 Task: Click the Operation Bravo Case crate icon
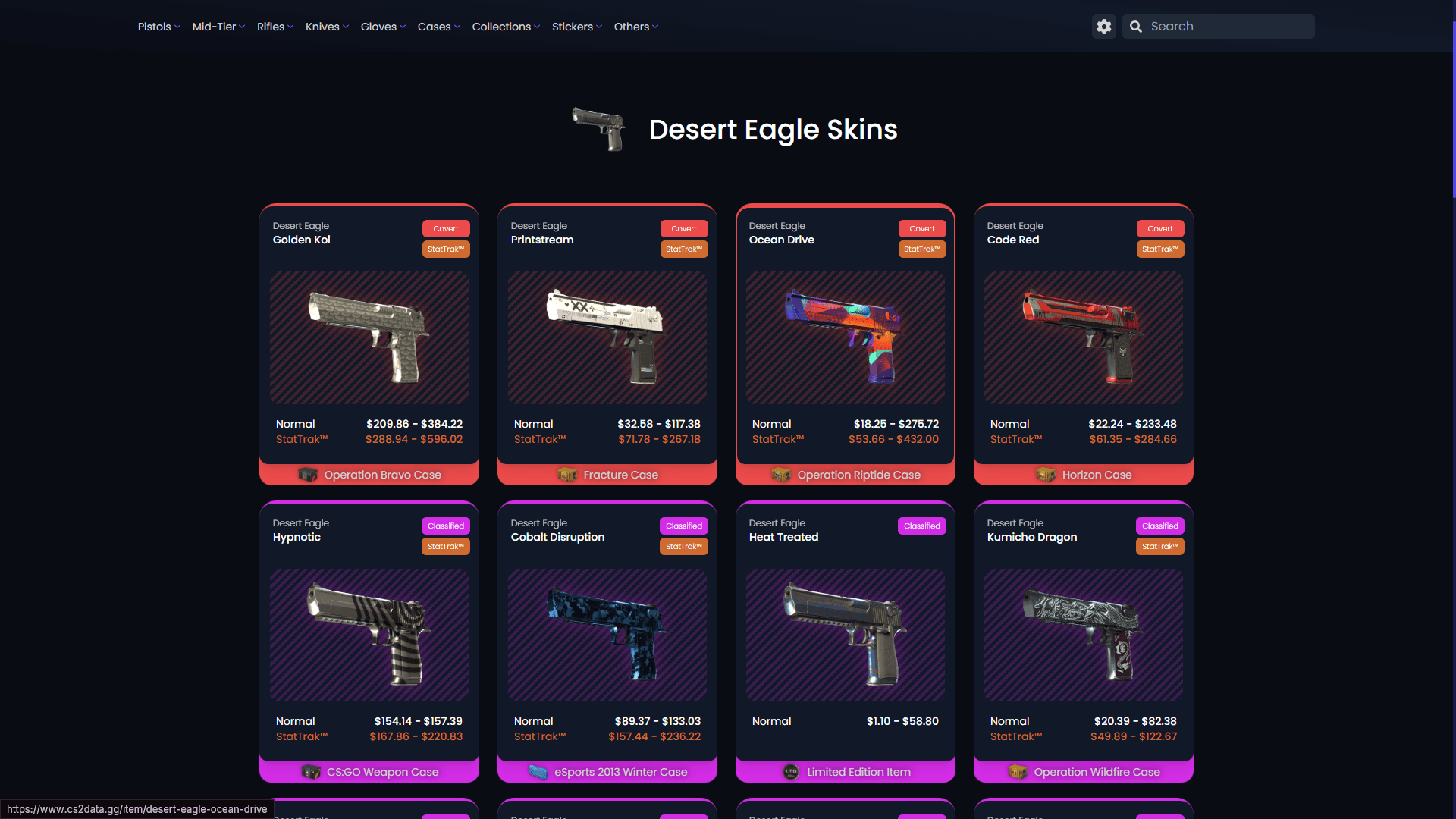pyautogui.click(x=309, y=475)
